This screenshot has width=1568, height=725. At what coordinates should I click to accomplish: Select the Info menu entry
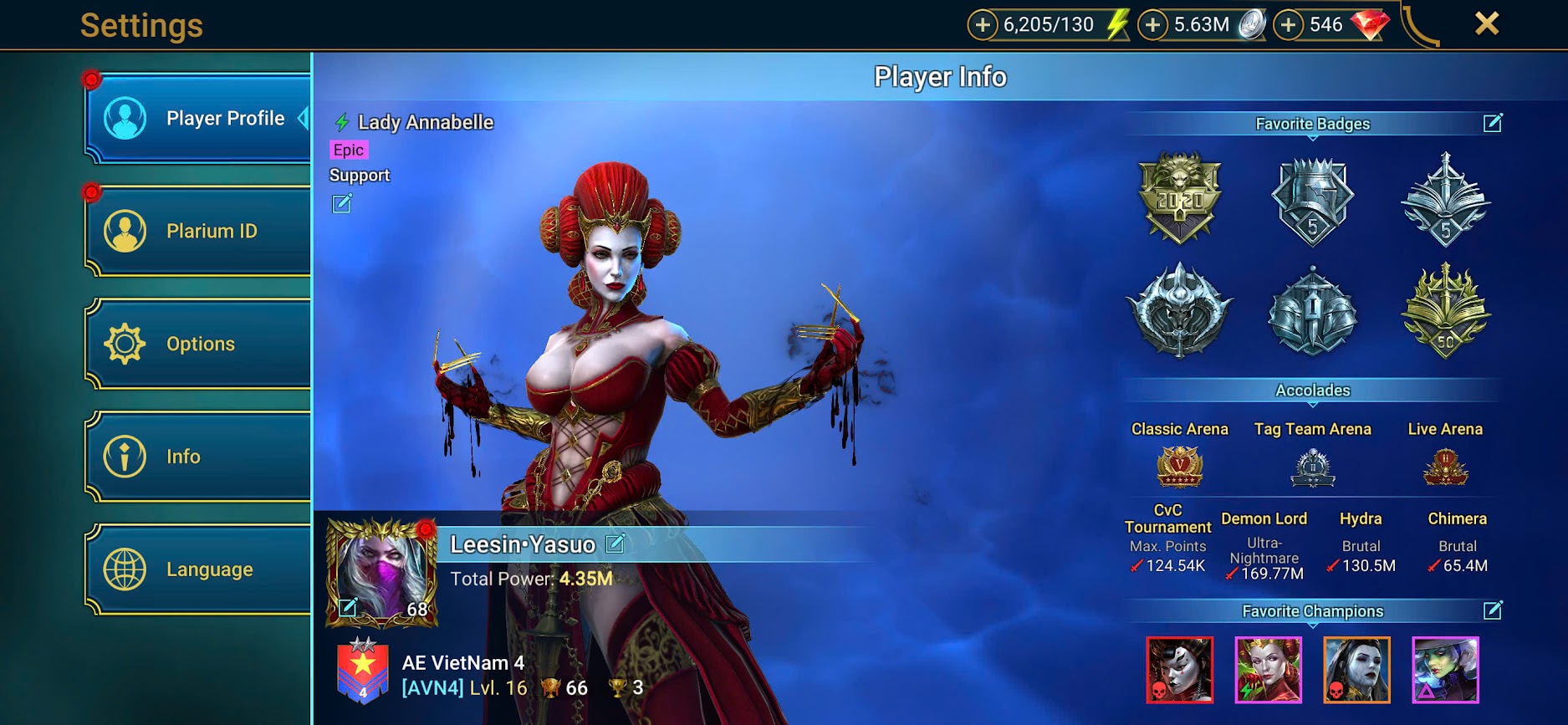click(199, 457)
